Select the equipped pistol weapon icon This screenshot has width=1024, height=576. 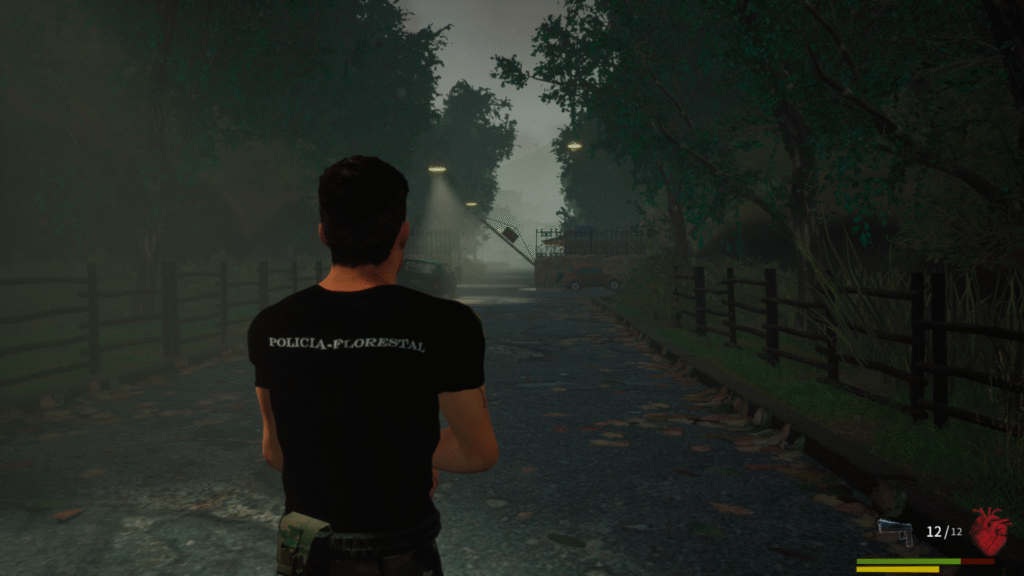pyautogui.click(x=894, y=533)
